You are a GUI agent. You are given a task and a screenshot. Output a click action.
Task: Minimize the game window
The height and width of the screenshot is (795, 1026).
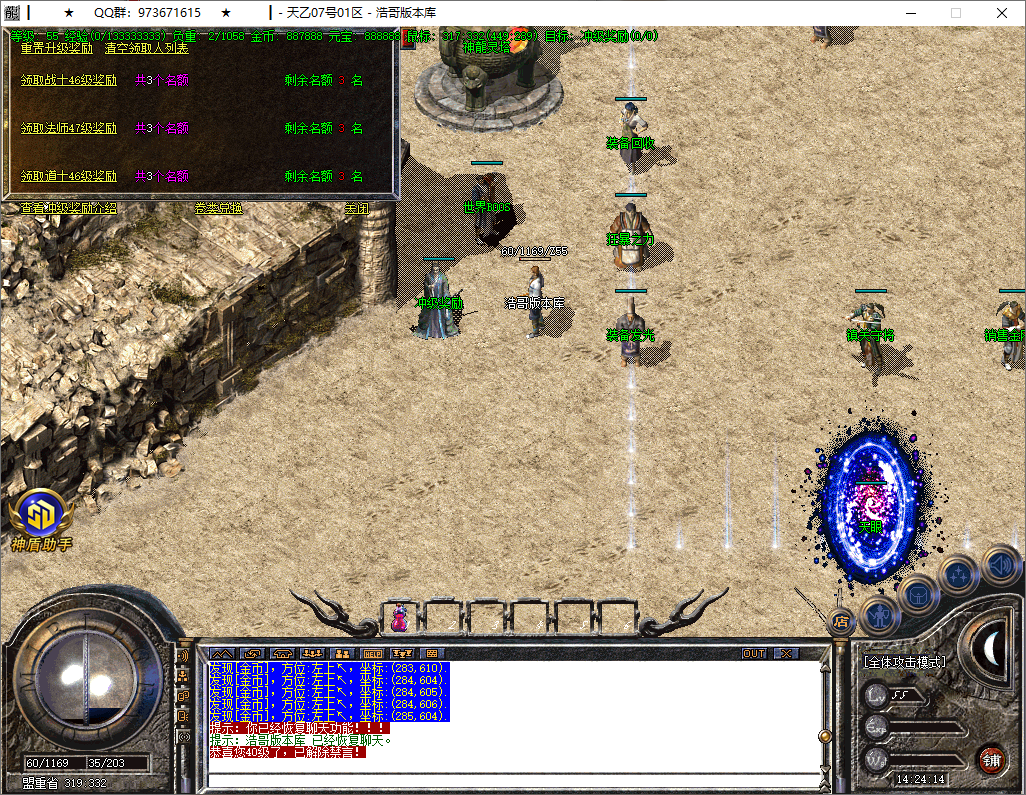coord(910,13)
